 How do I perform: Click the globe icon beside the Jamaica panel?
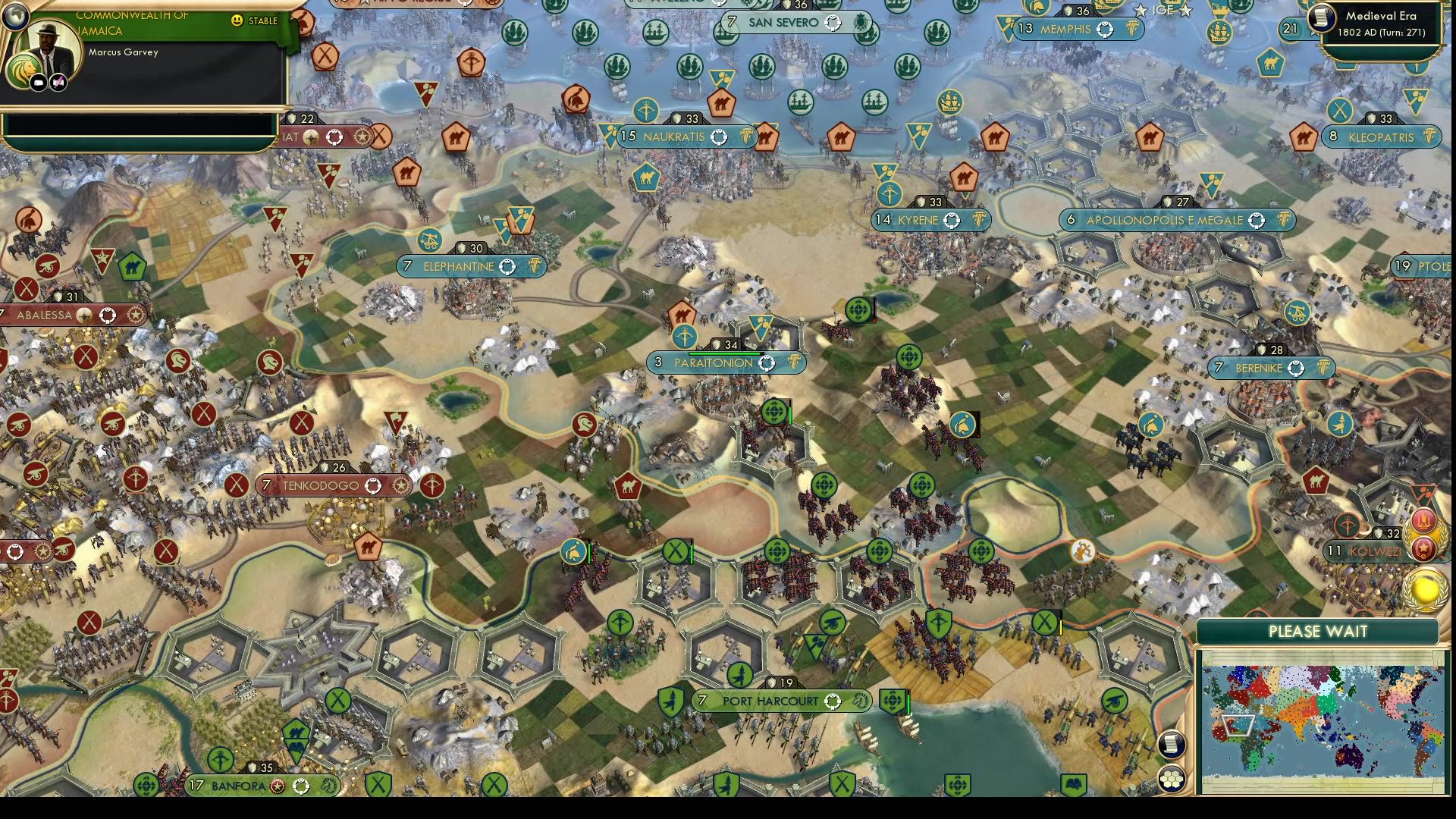pos(16,17)
